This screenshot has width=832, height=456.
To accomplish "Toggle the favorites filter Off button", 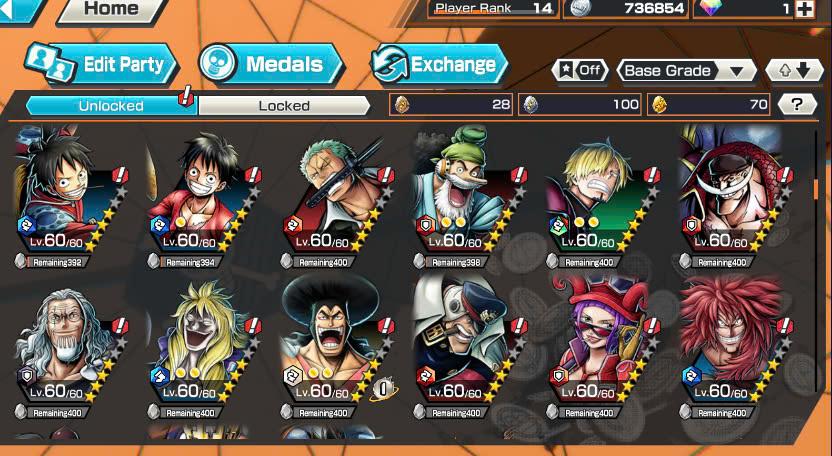I will tap(580, 70).
